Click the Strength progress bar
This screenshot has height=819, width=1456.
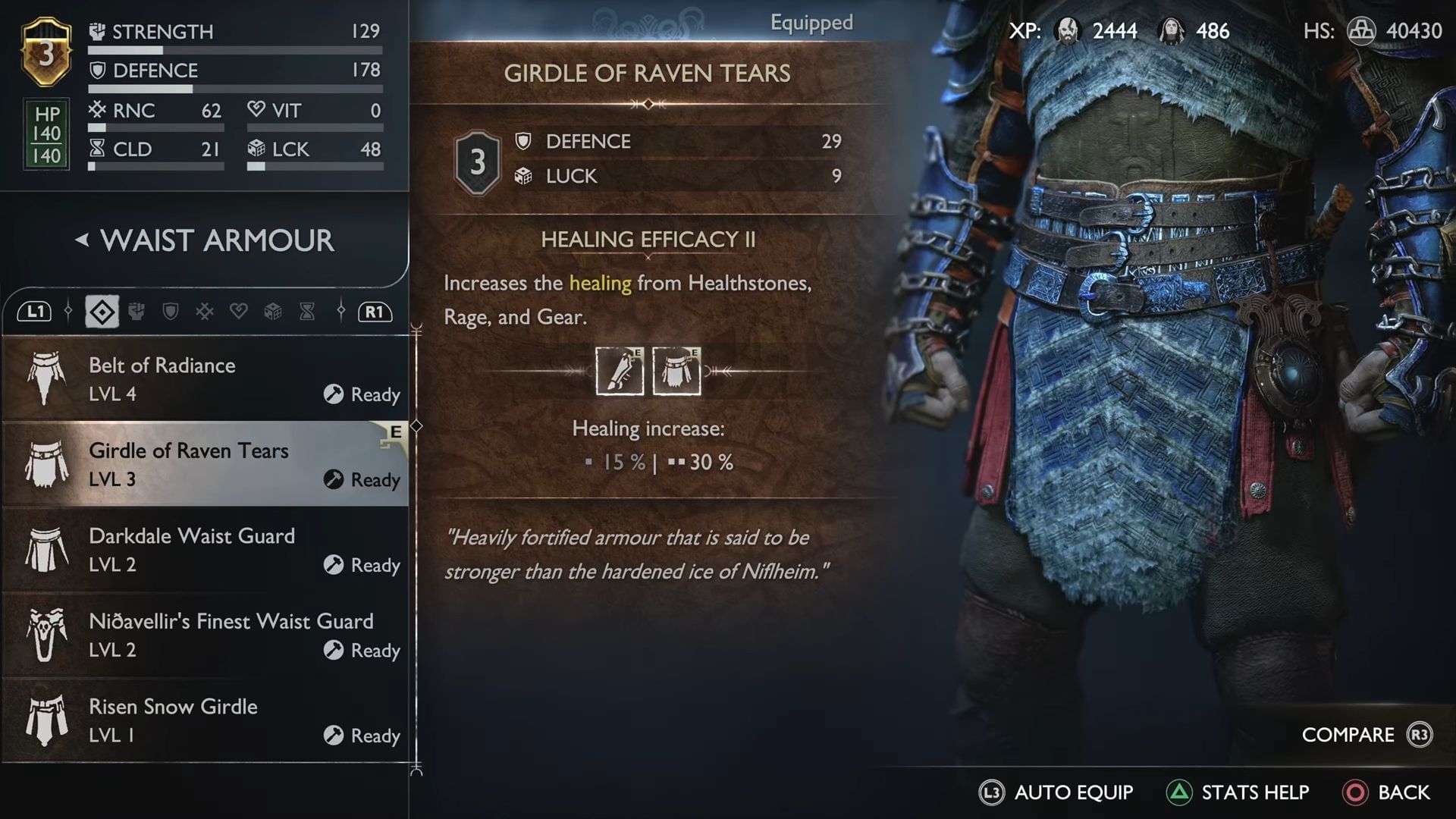[235, 48]
